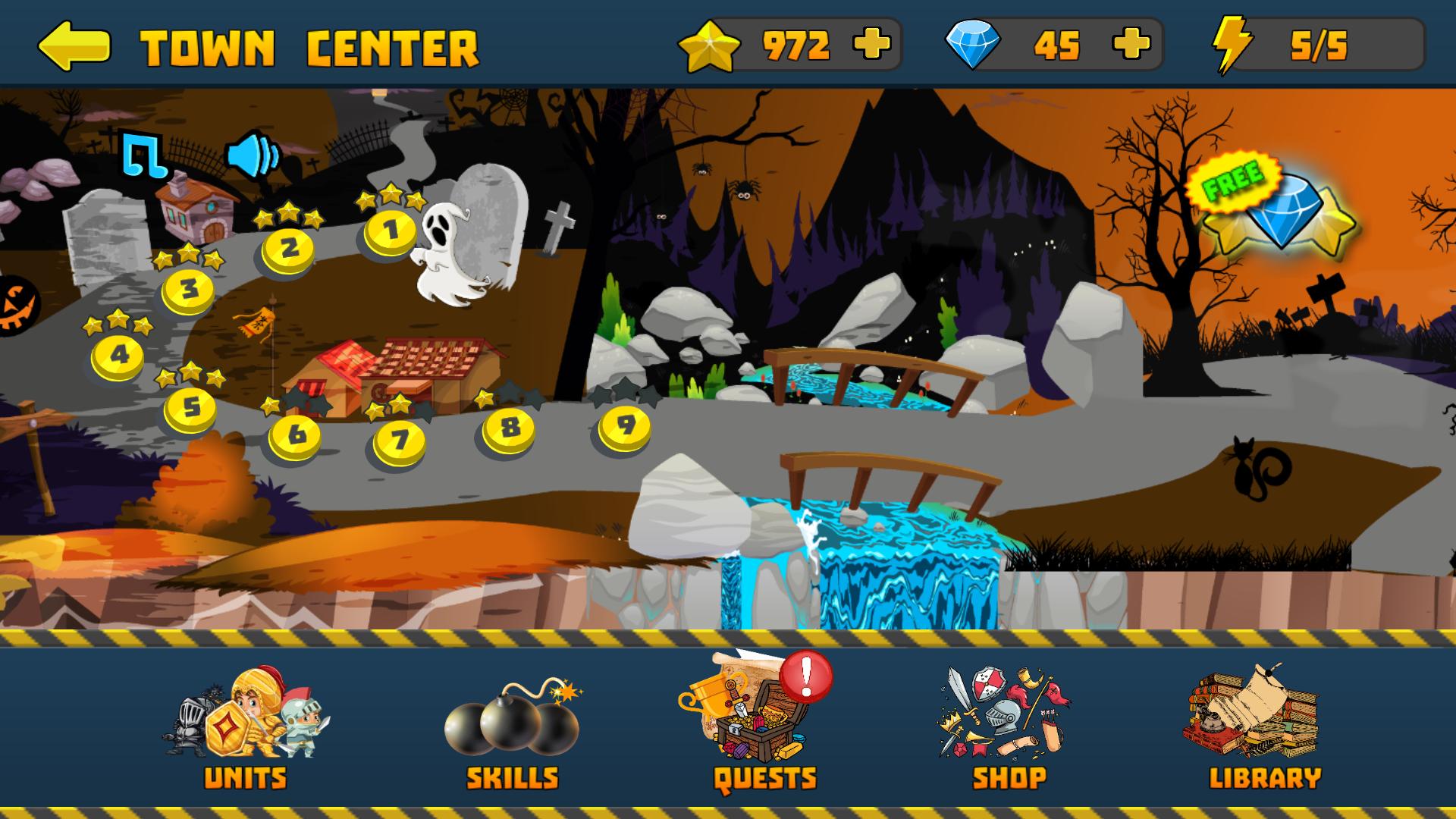Toggle the sound speaker button
The height and width of the screenshot is (819, 1456).
pyautogui.click(x=253, y=155)
